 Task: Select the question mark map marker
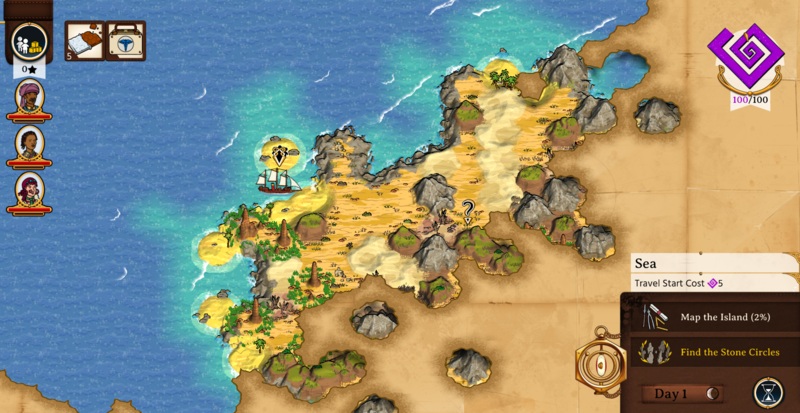coord(467,209)
